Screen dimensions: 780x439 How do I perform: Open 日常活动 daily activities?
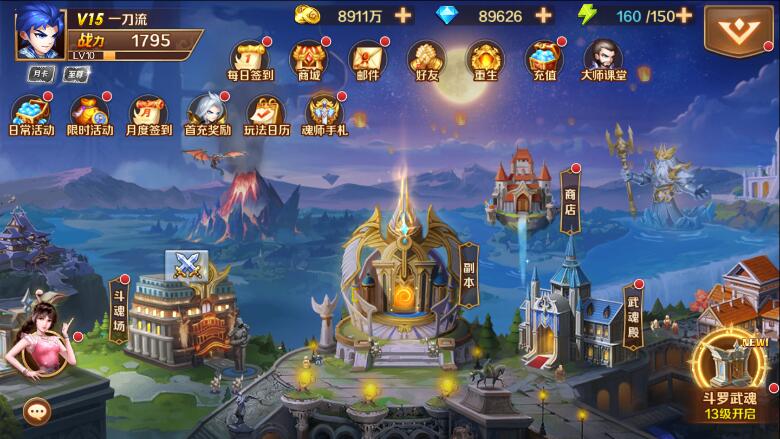[33, 114]
